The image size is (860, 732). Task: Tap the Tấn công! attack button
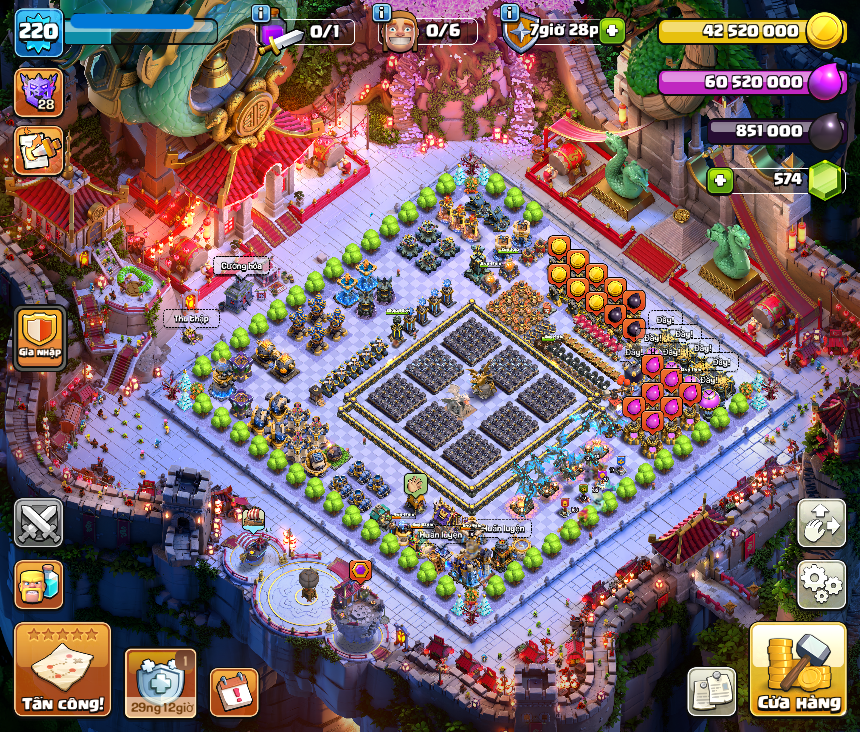62,669
